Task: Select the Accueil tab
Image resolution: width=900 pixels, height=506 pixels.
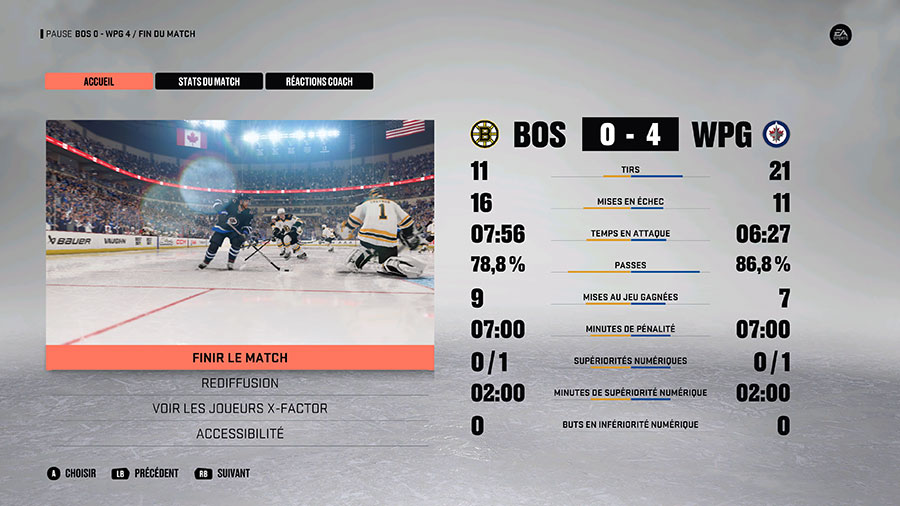Action: (98, 81)
